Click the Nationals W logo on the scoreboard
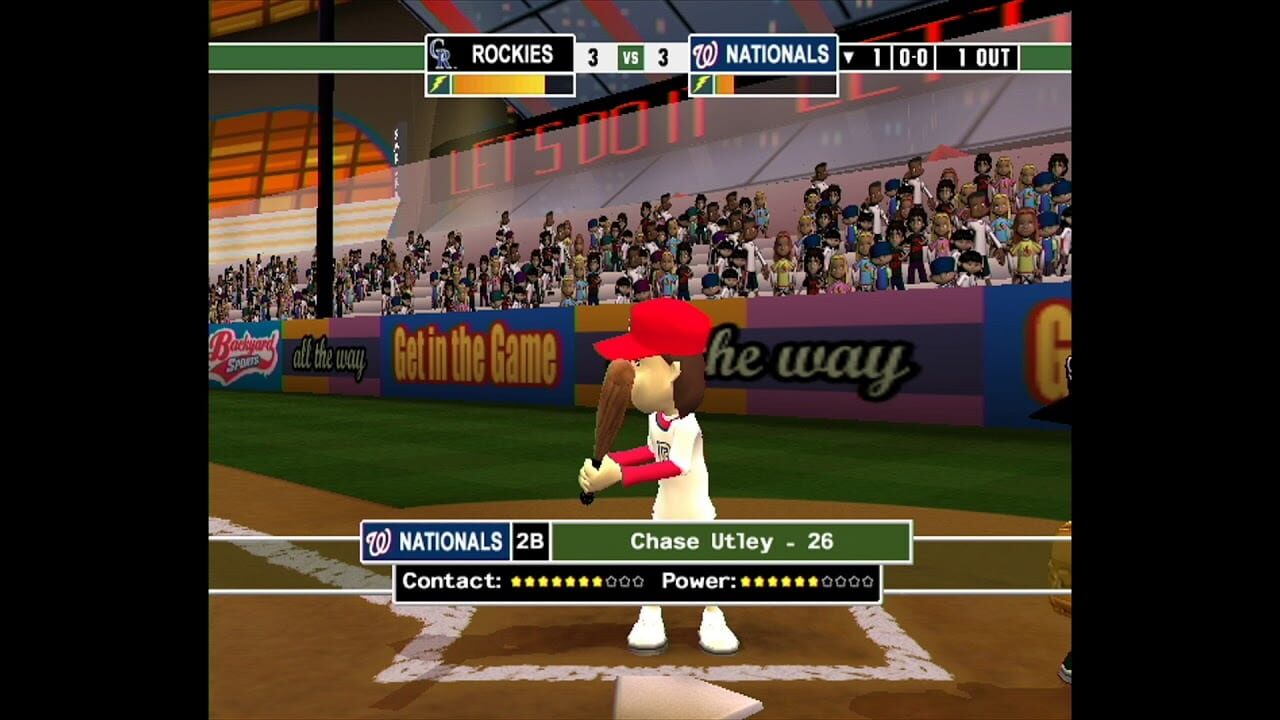1280x720 pixels. (703, 55)
